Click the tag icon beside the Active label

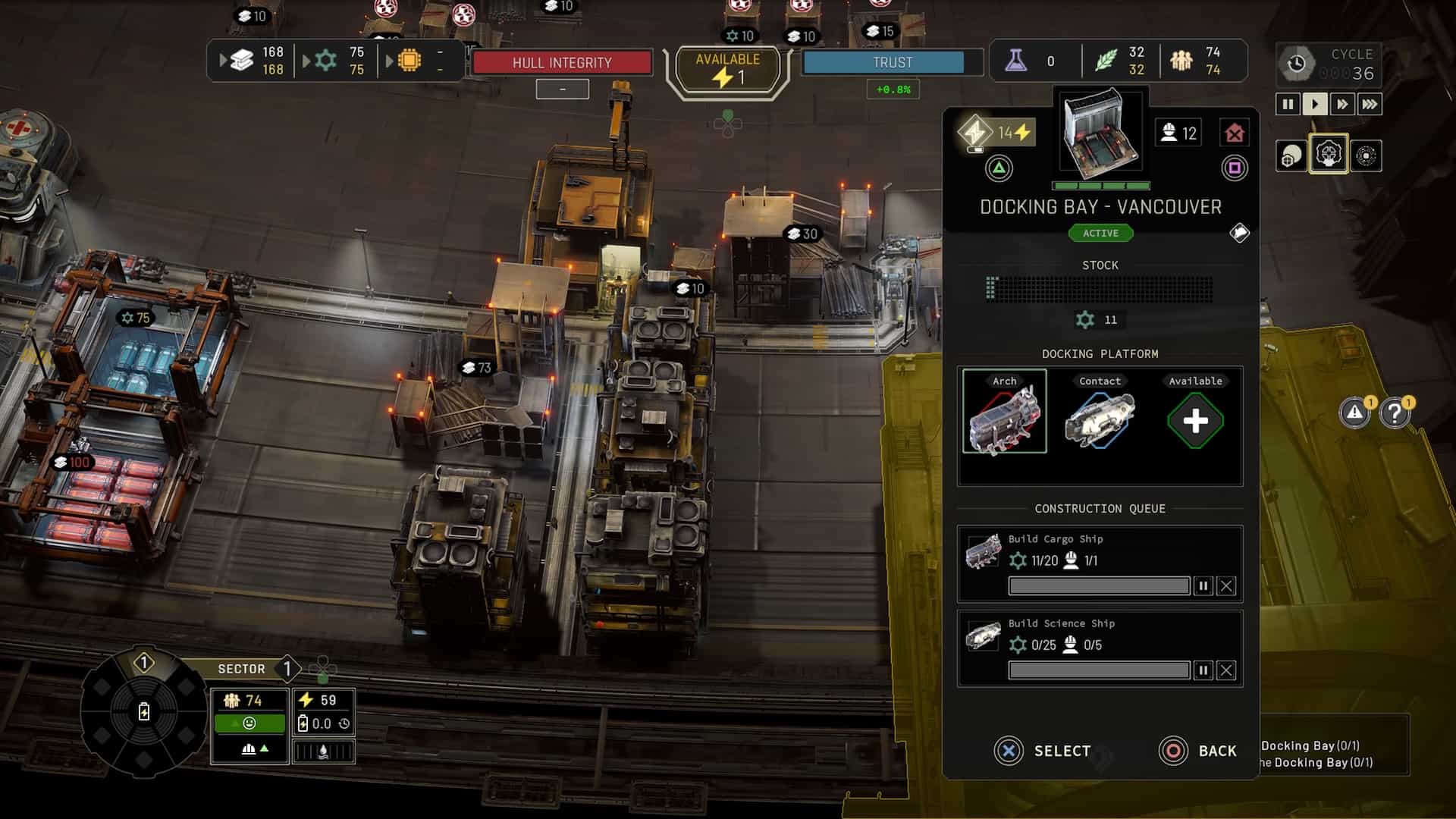(1239, 233)
